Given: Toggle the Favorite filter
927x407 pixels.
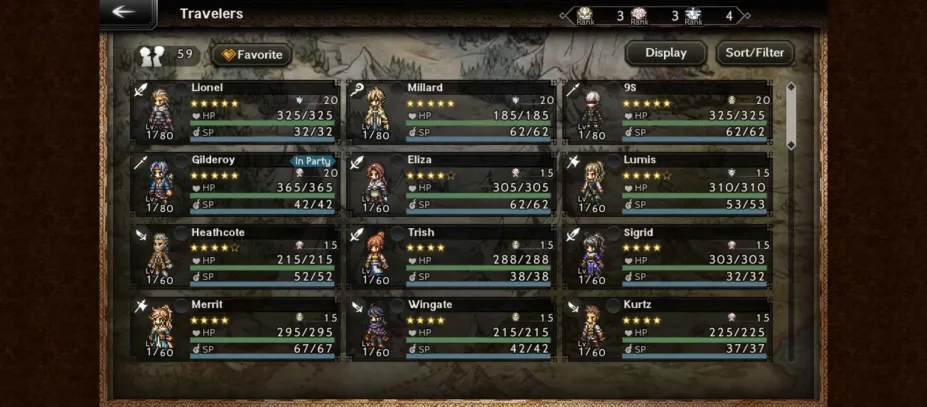Looking at the screenshot, I should (251, 55).
